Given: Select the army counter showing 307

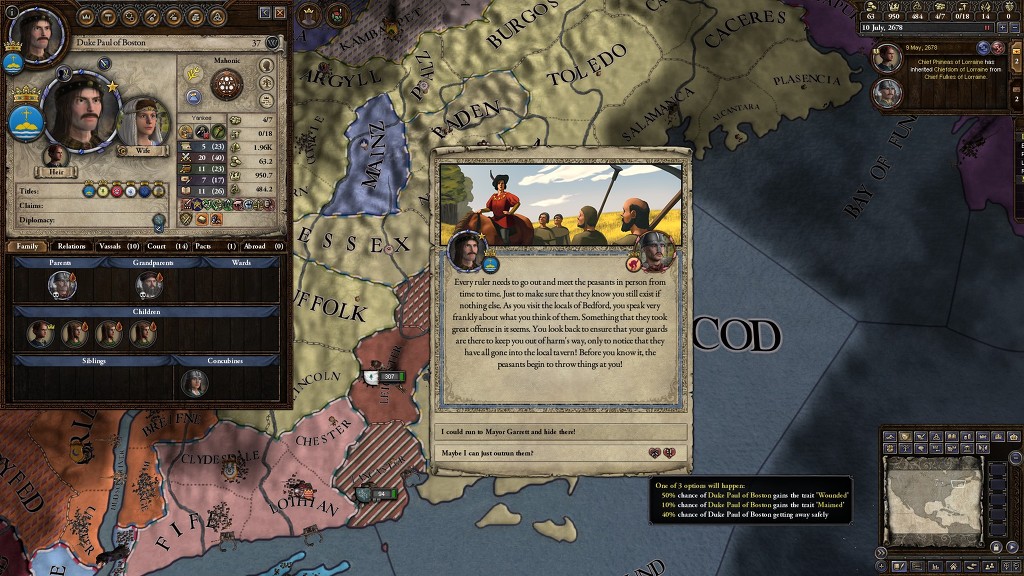Looking at the screenshot, I should point(385,376).
